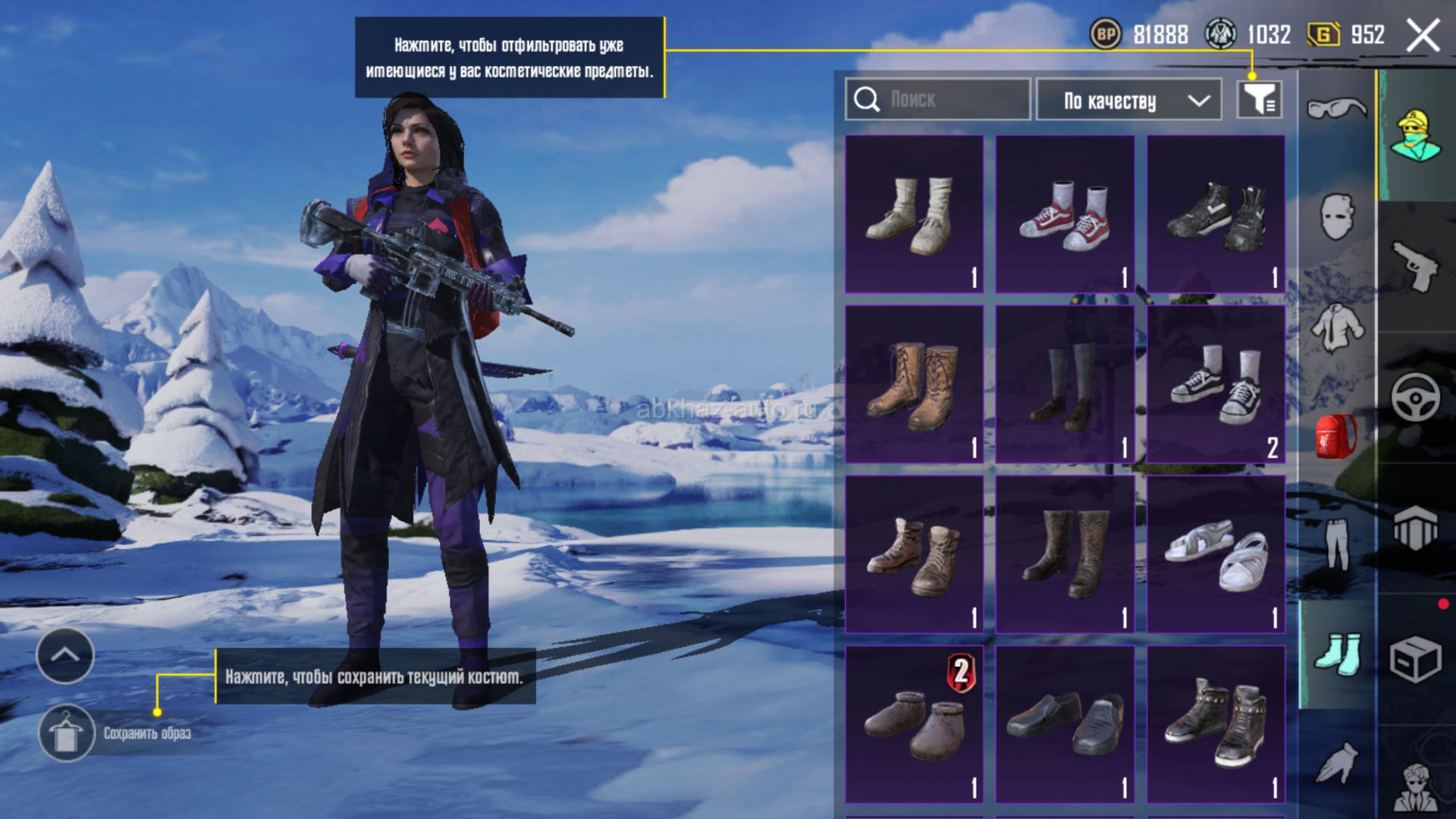Screen dimensions: 1456x819
Task: Pick the black loafers
Action: point(1065,724)
